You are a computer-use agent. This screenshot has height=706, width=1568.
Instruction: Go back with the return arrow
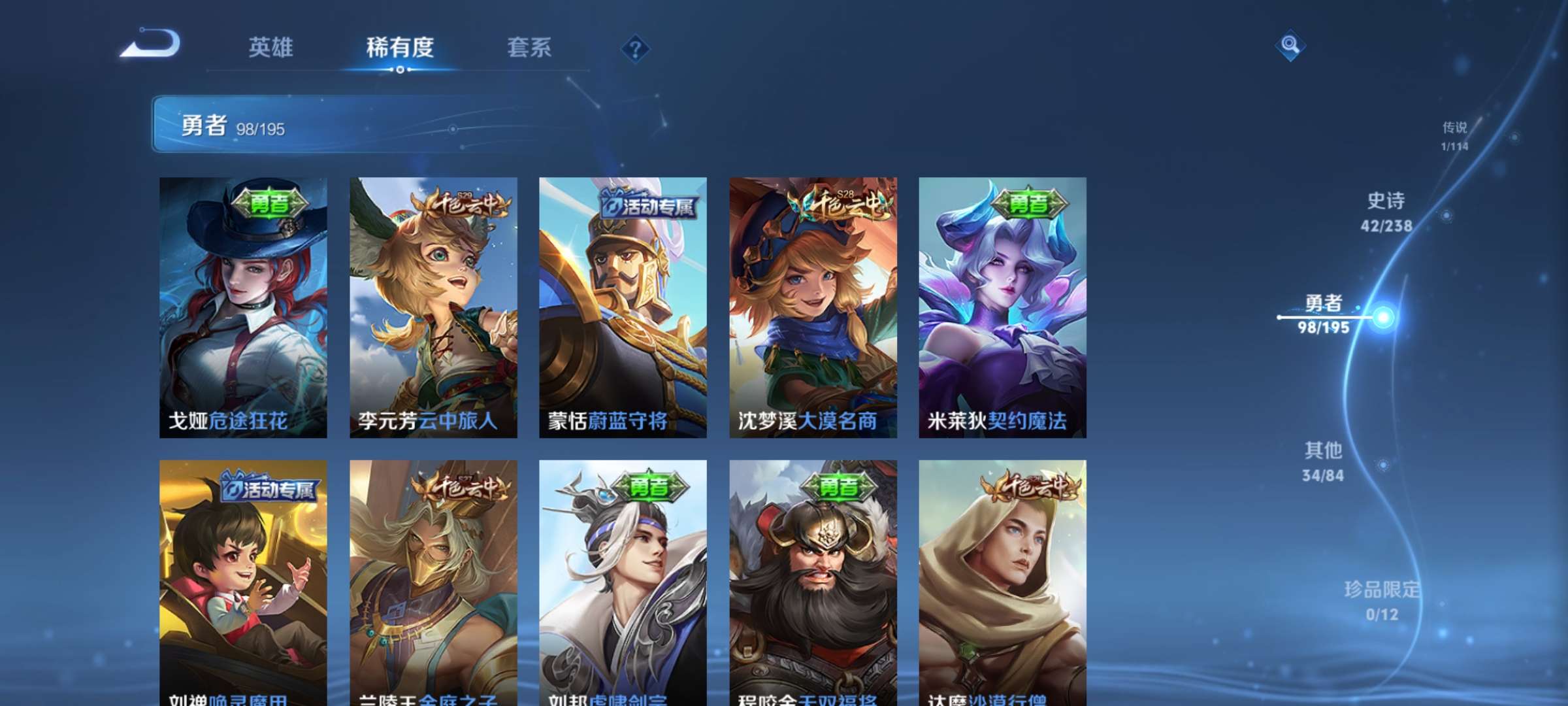point(152,44)
